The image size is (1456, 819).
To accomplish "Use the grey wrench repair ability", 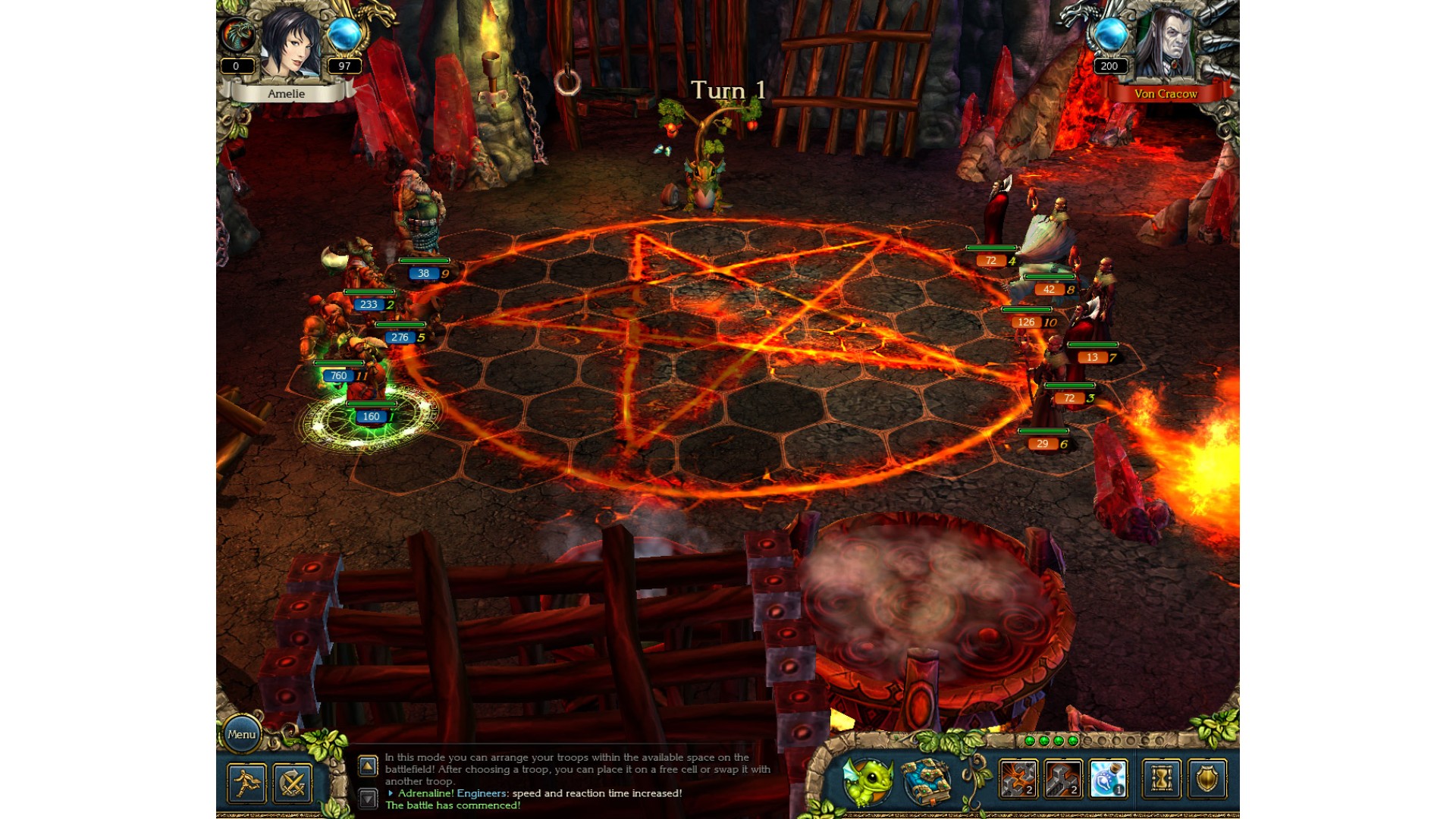I will click(x=1062, y=779).
